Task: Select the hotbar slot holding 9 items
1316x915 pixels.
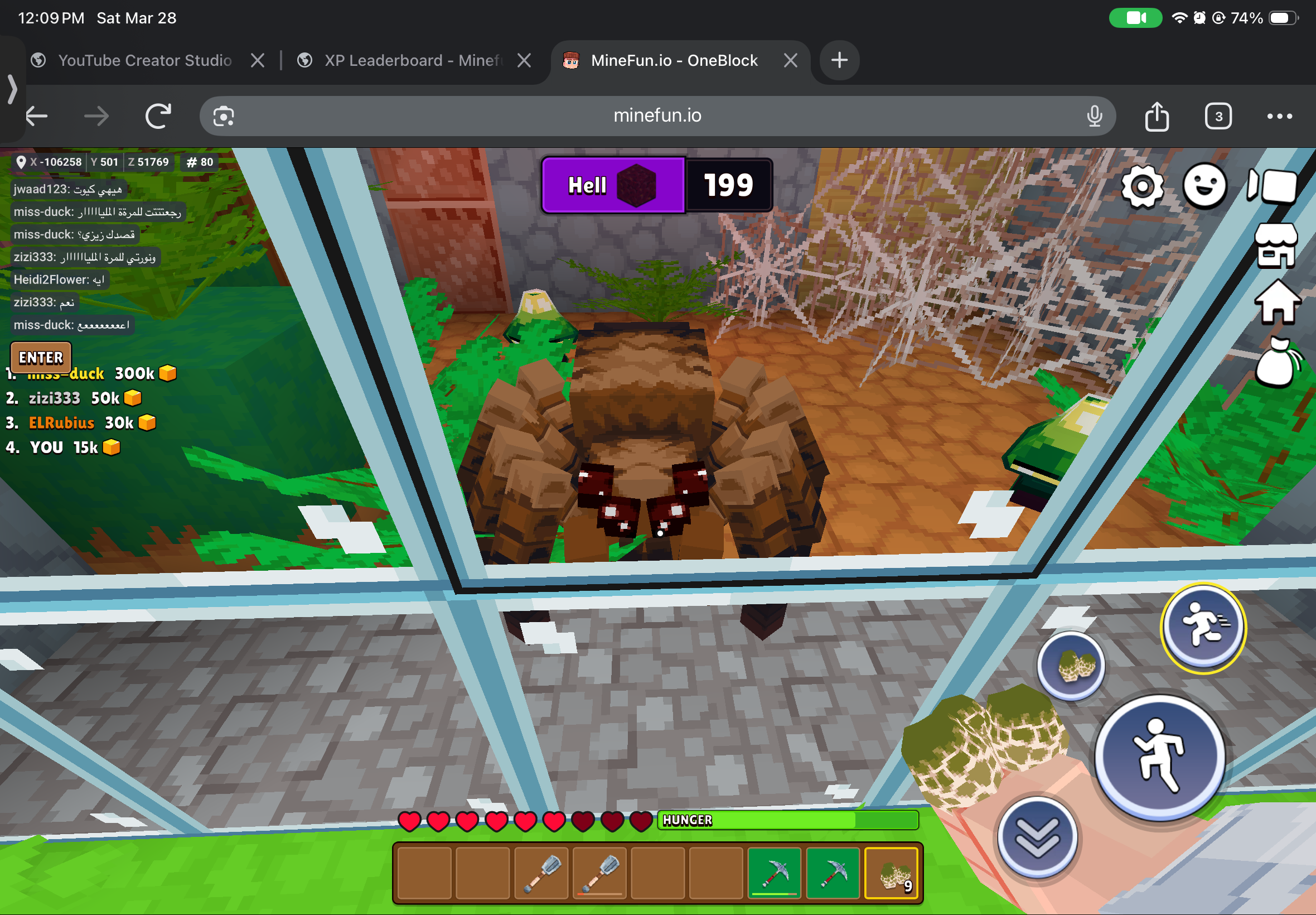Action: click(x=892, y=873)
